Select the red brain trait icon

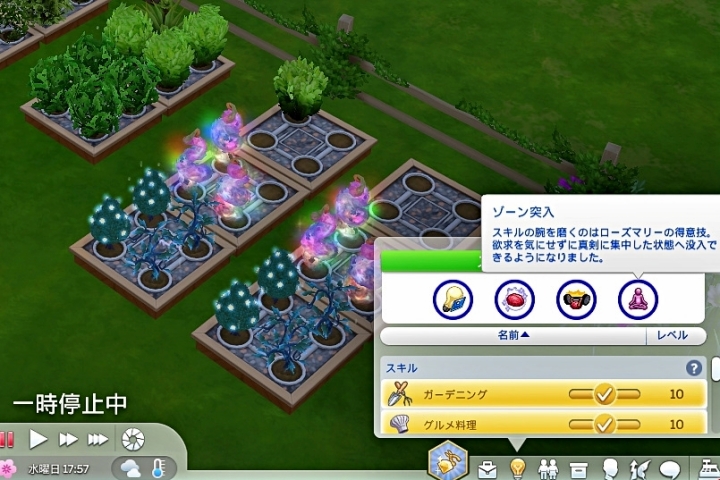[x=515, y=298]
